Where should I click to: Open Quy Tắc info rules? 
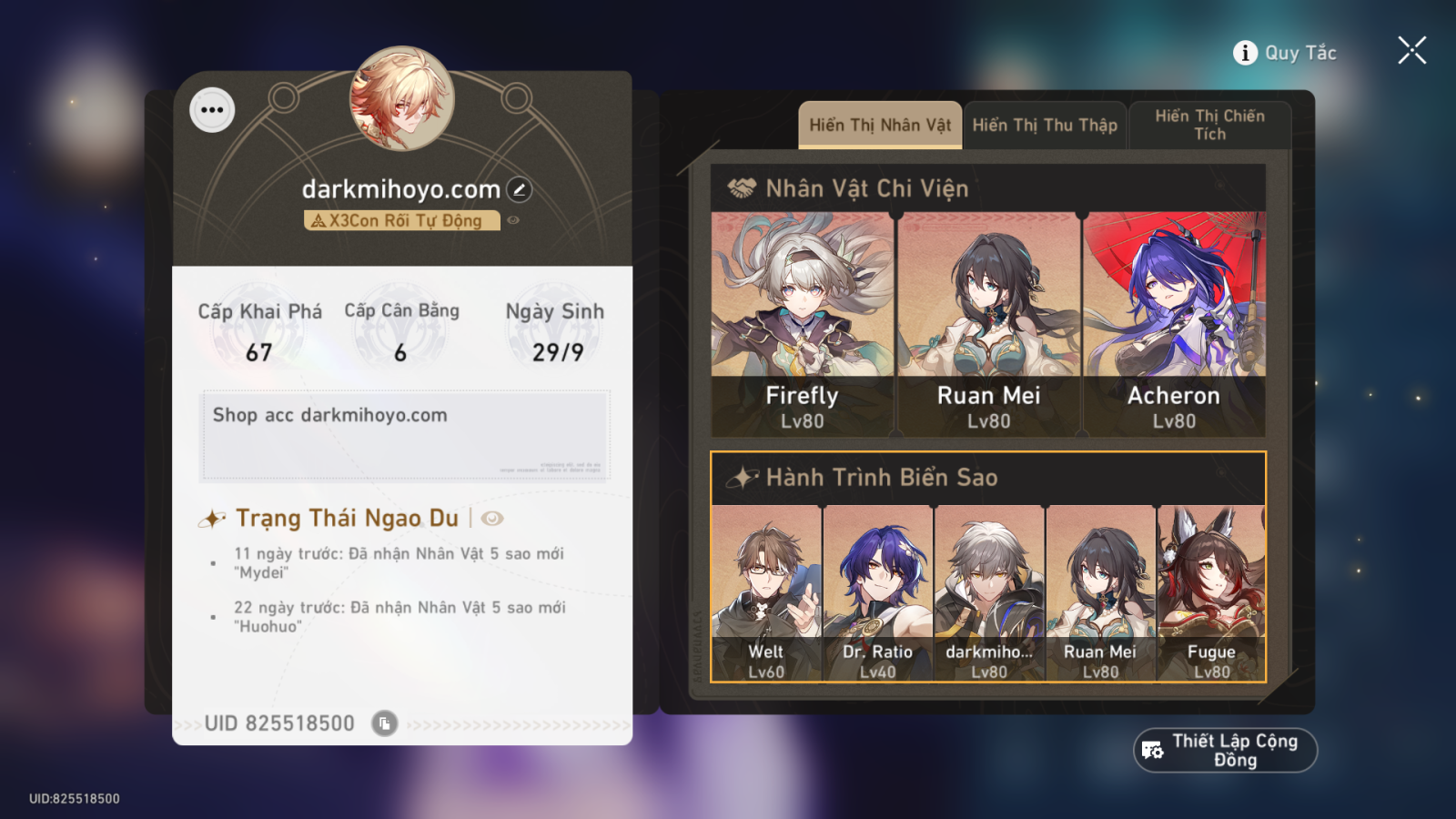click(1284, 52)
